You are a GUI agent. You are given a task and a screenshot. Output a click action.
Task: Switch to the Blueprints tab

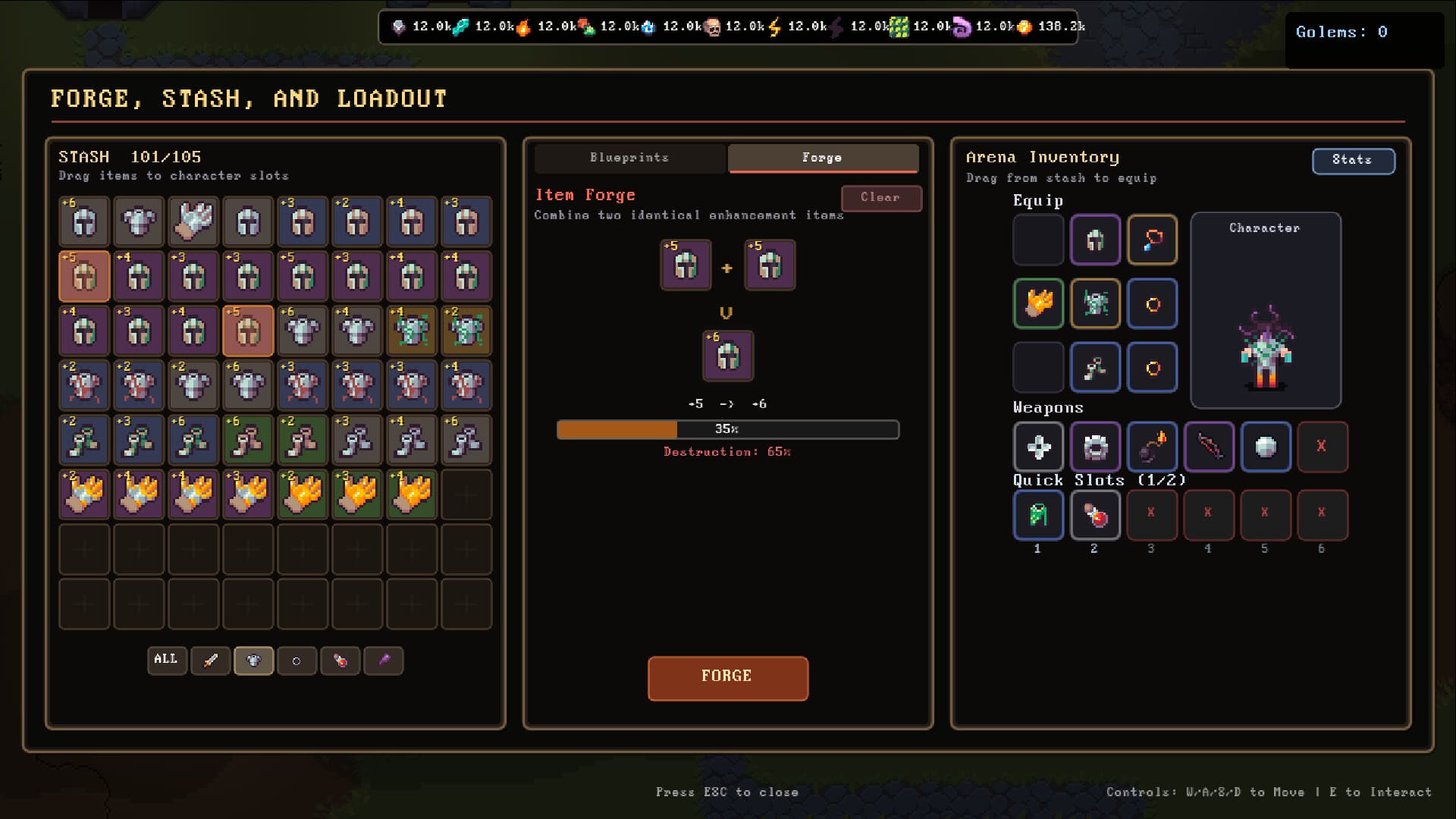[x=629, y=158]
